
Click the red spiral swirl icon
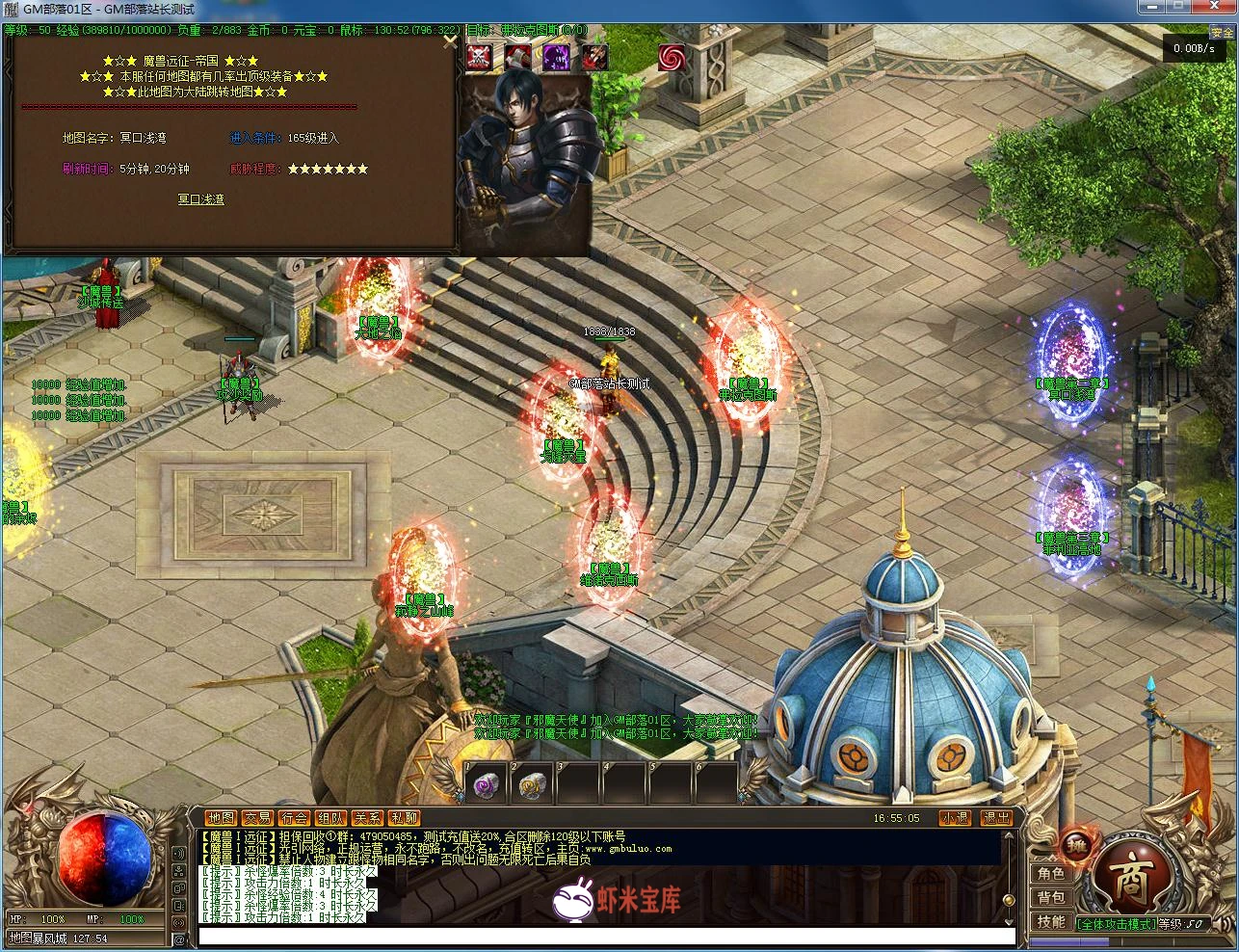(672, 57)
